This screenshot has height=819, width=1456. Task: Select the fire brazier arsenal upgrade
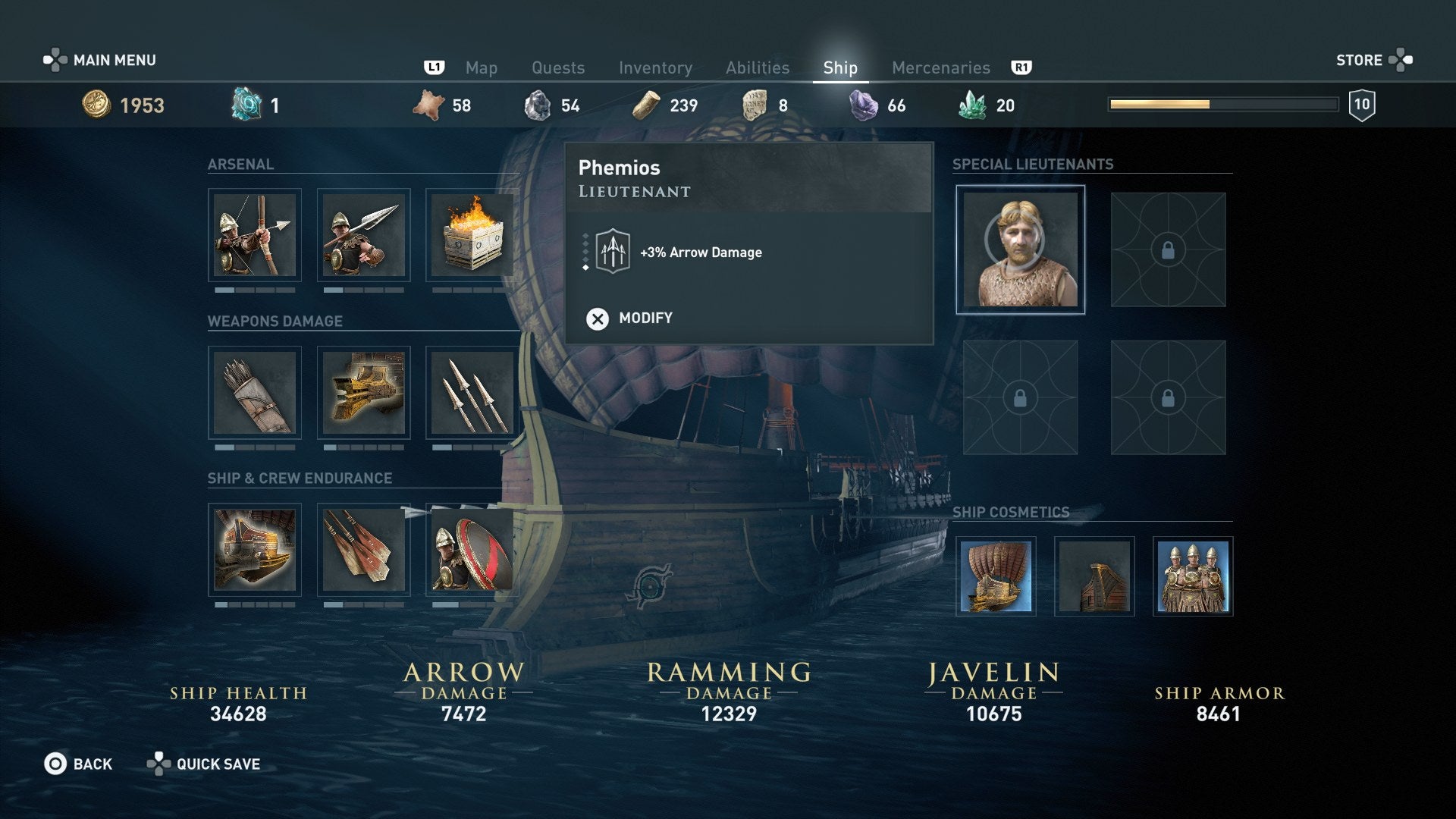coord(472,235)
